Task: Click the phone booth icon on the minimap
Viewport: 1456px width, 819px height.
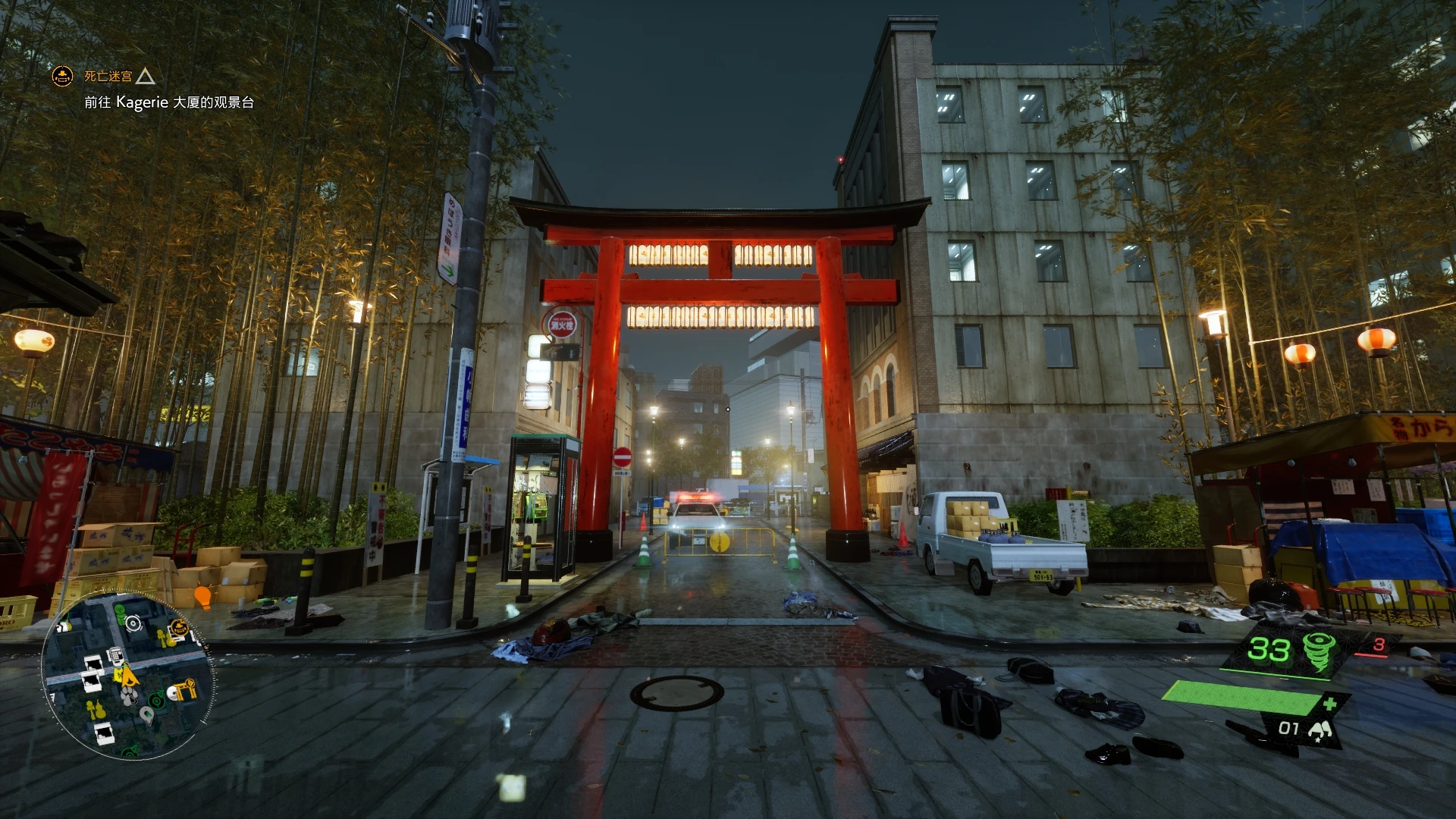Action: coord(115,657)
